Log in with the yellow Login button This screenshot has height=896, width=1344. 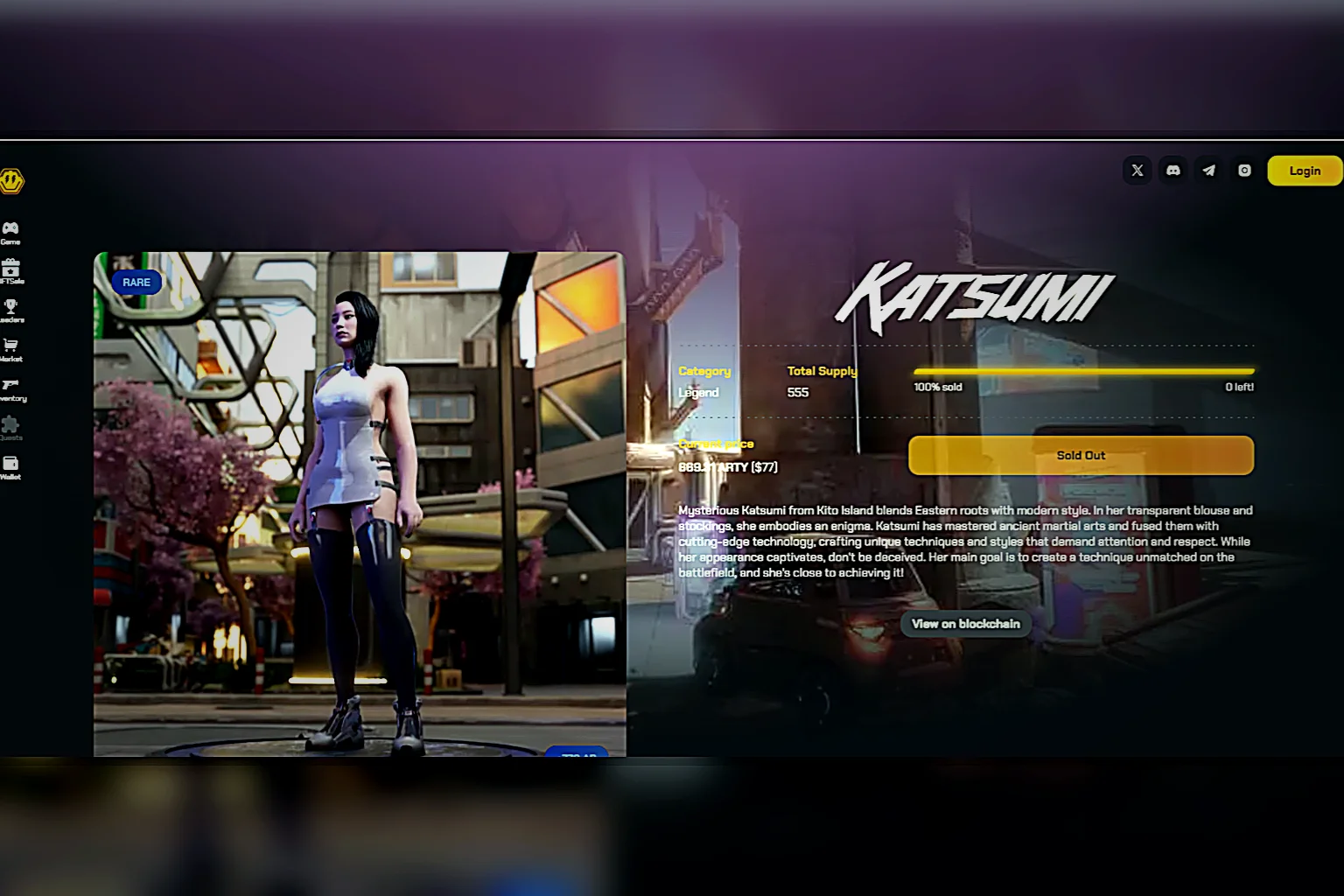pyautogui.click(x=1304, y=171)
